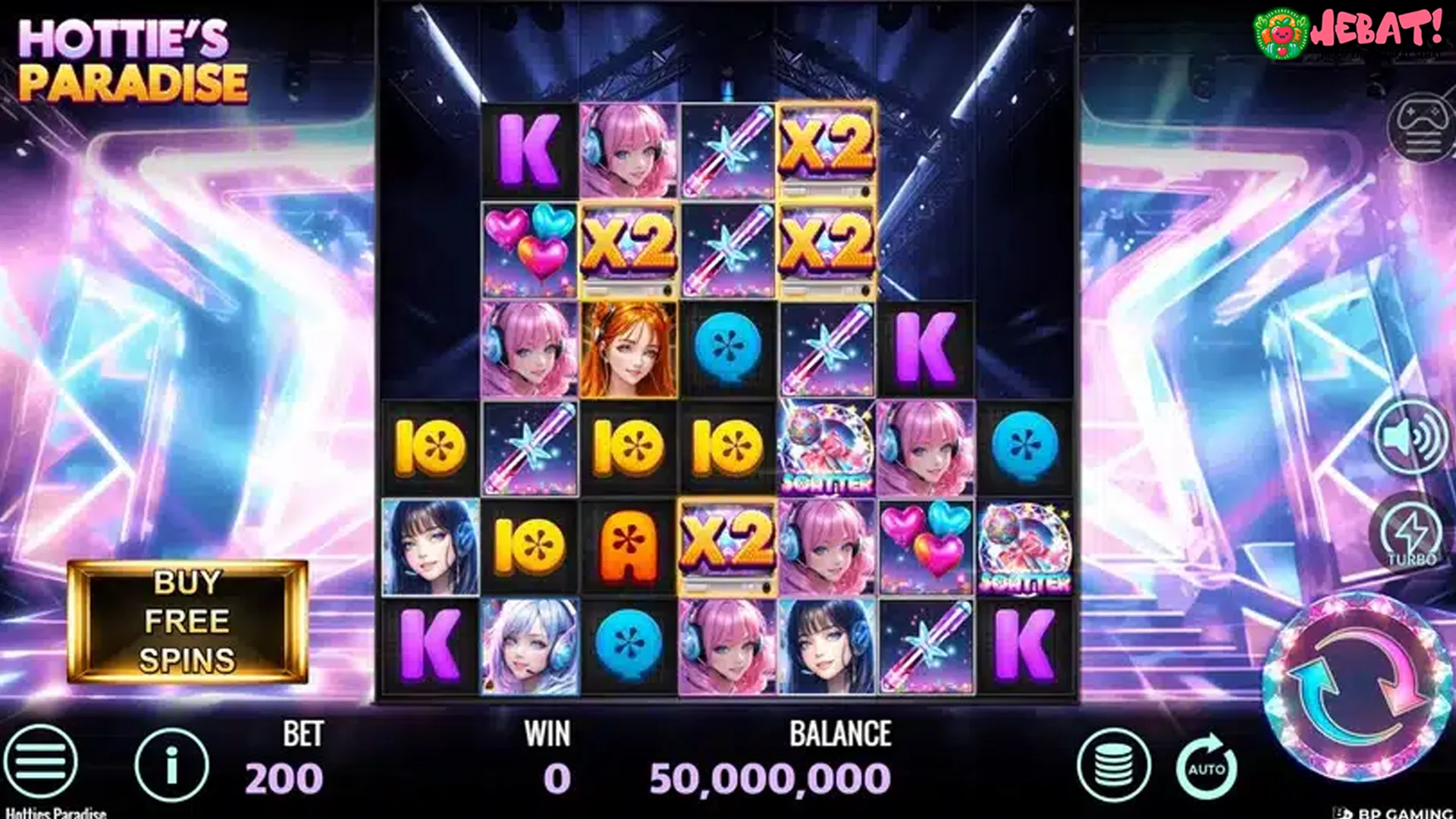
Task: Mute the sound with the speaker icon
Action: pos(1411,439)
